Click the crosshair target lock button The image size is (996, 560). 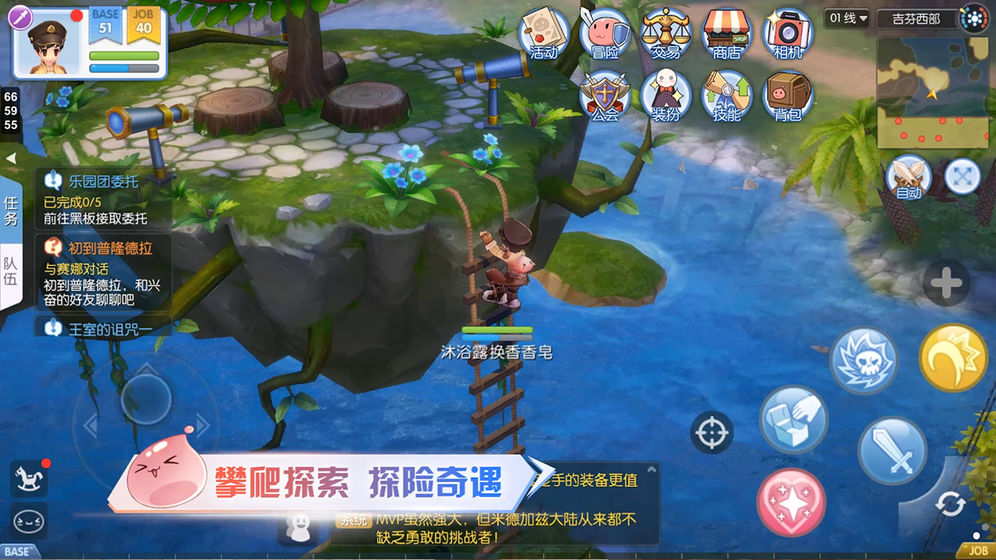[712, 432]
